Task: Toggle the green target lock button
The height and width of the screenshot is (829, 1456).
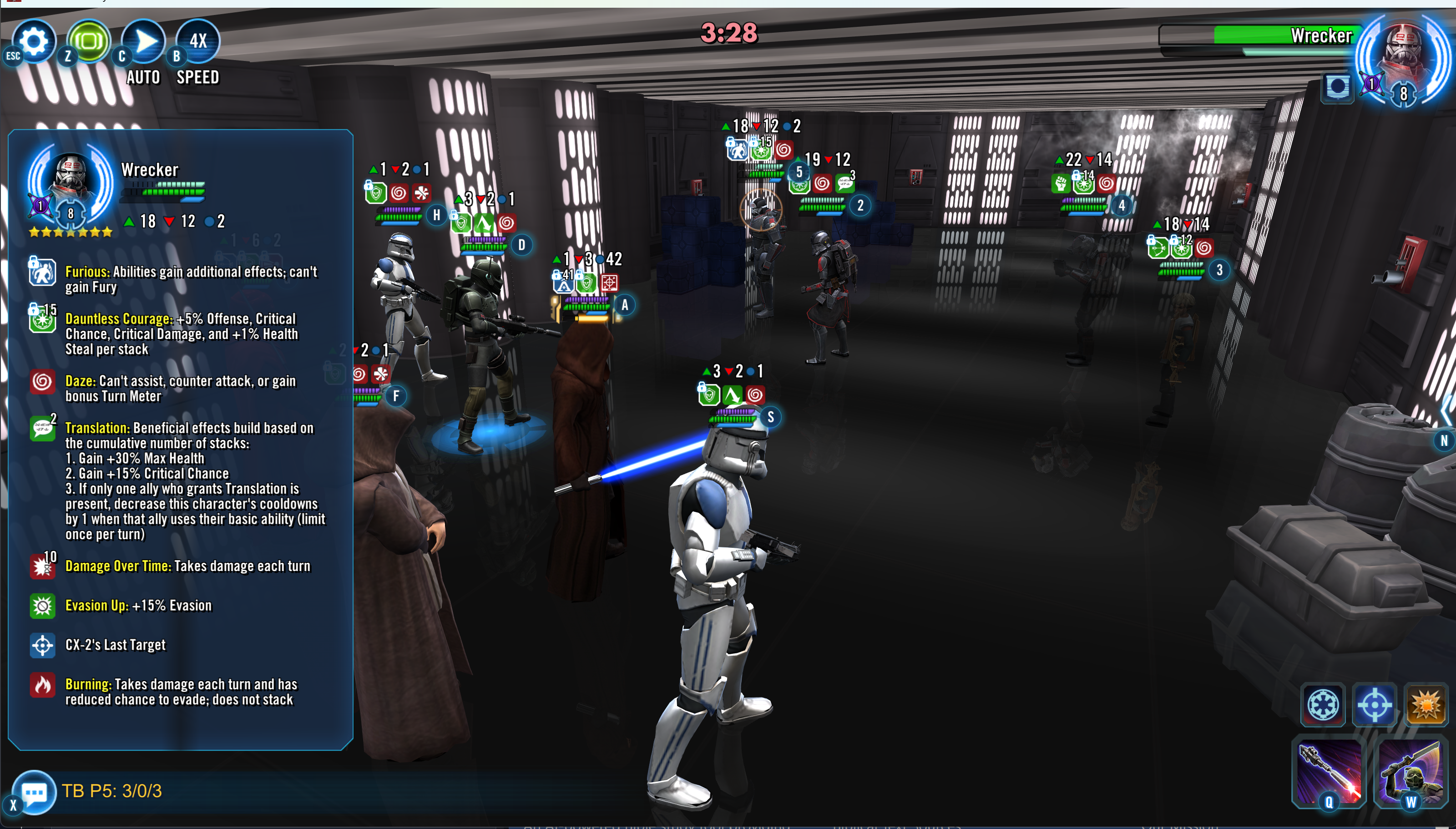Action: coord(89,41)
